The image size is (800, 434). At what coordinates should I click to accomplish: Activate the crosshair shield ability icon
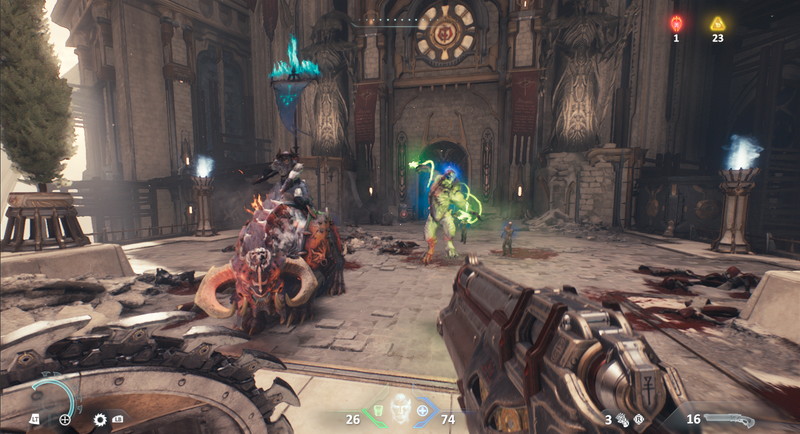65,419
